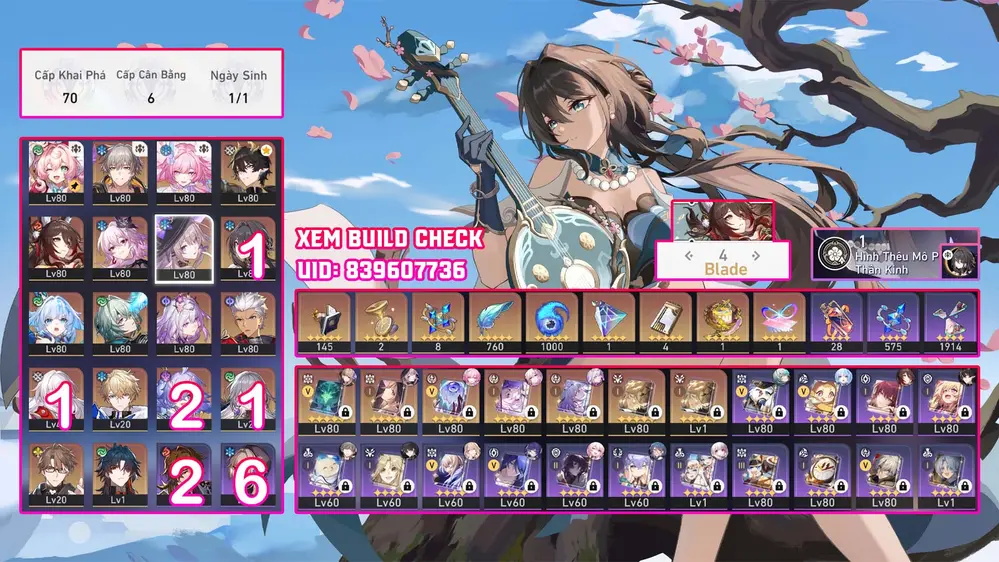The image size is (999, 562).
Task: Select the book item showing 145
Action: [324, 322]
